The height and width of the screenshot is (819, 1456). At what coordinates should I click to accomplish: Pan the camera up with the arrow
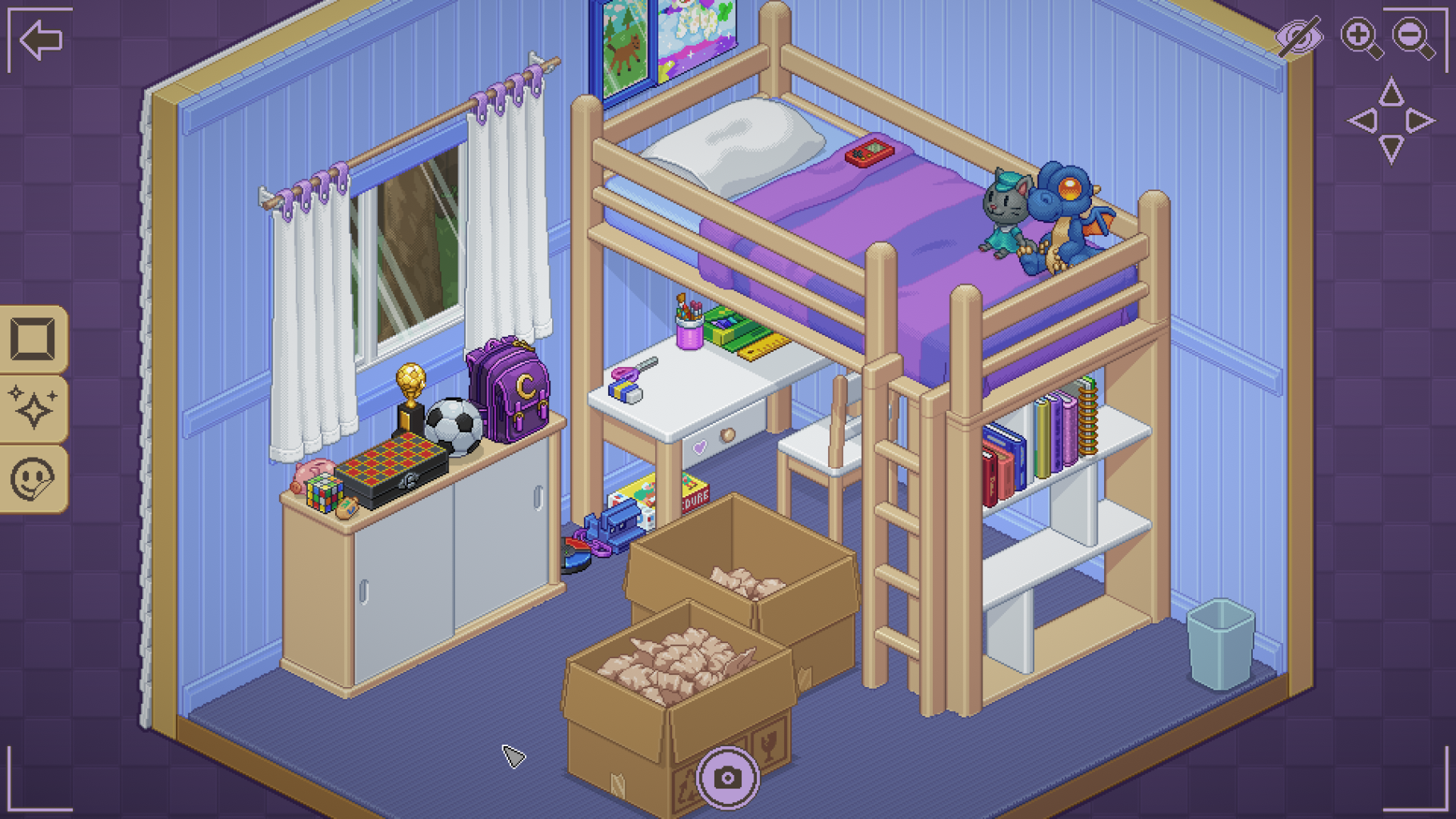[1391, 92]
